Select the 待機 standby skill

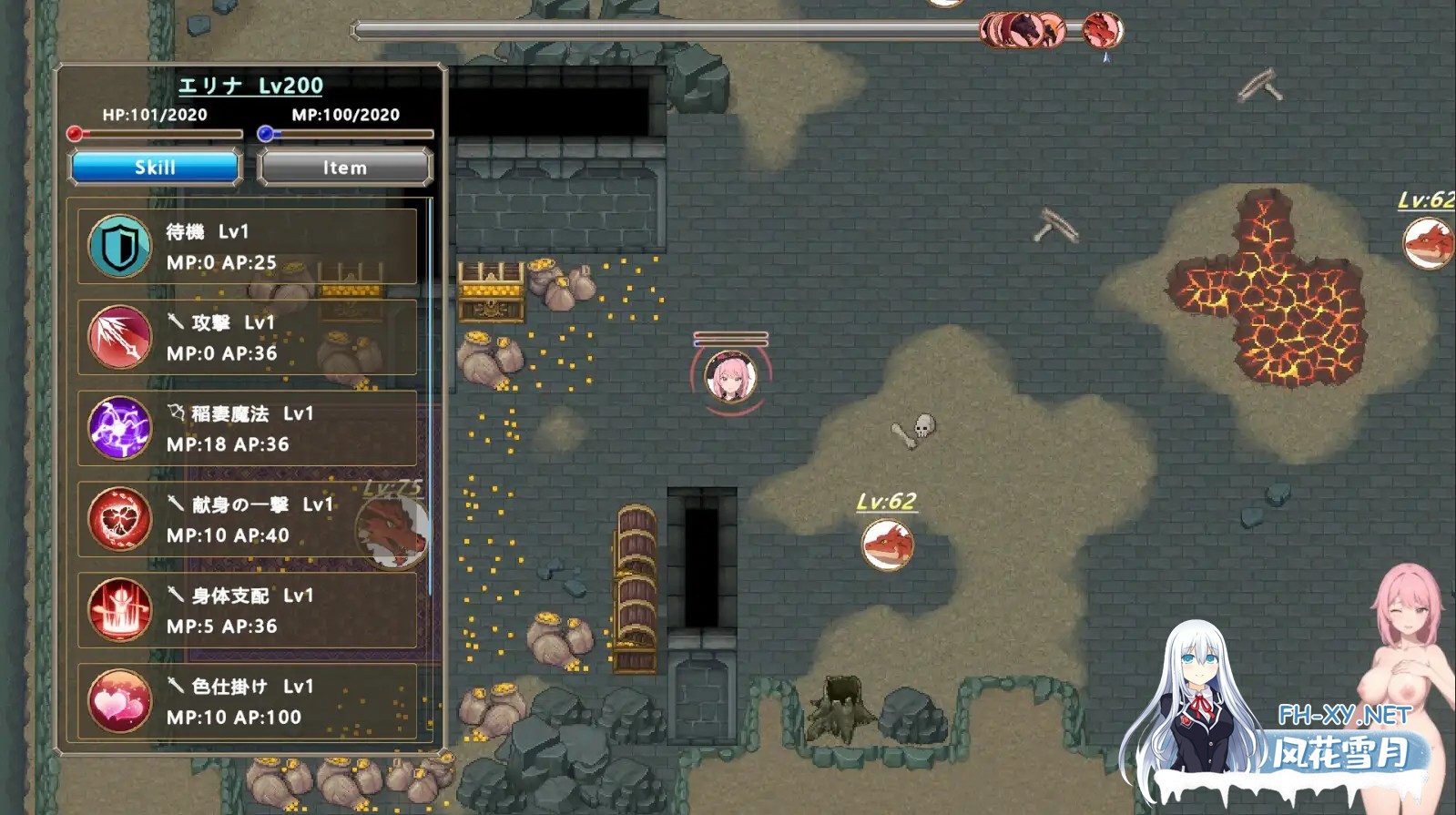click(x=247, y=247)
